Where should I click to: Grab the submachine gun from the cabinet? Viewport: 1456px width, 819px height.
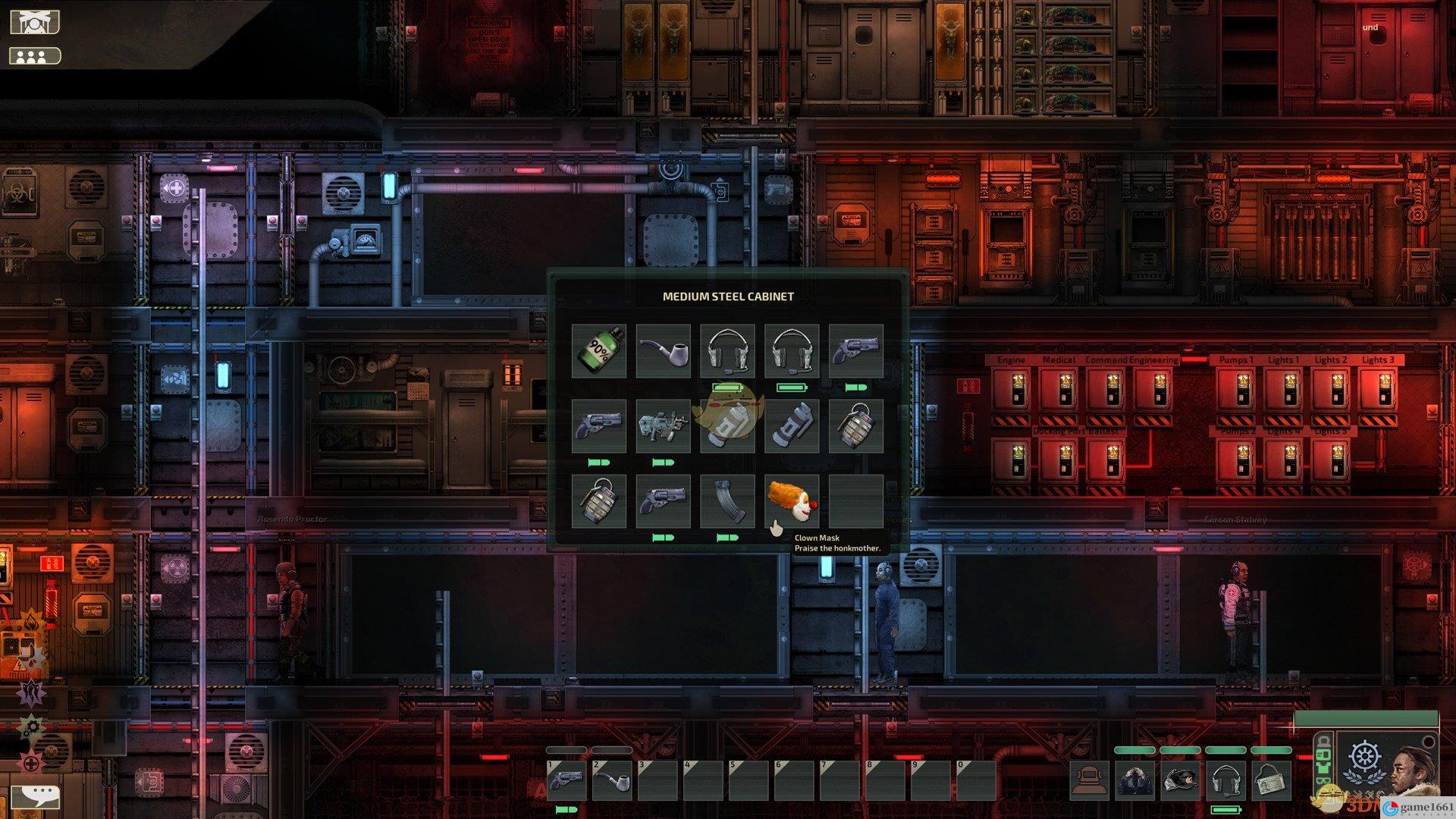pos(663,426)
